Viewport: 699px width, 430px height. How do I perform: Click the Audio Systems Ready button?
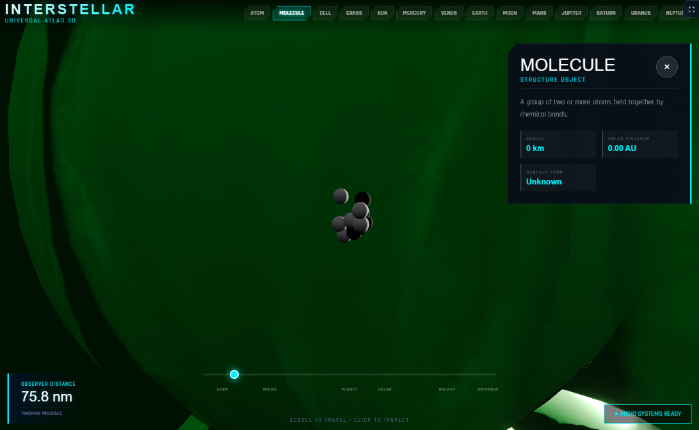[x=647, y=413]
